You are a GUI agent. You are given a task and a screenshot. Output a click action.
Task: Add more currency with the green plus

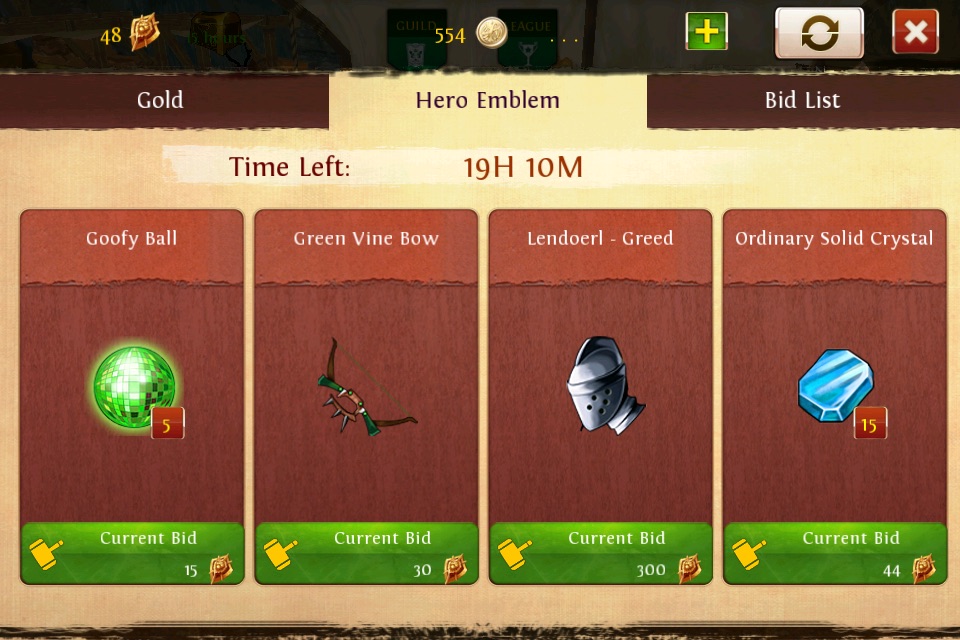click(x=706, y=32)
